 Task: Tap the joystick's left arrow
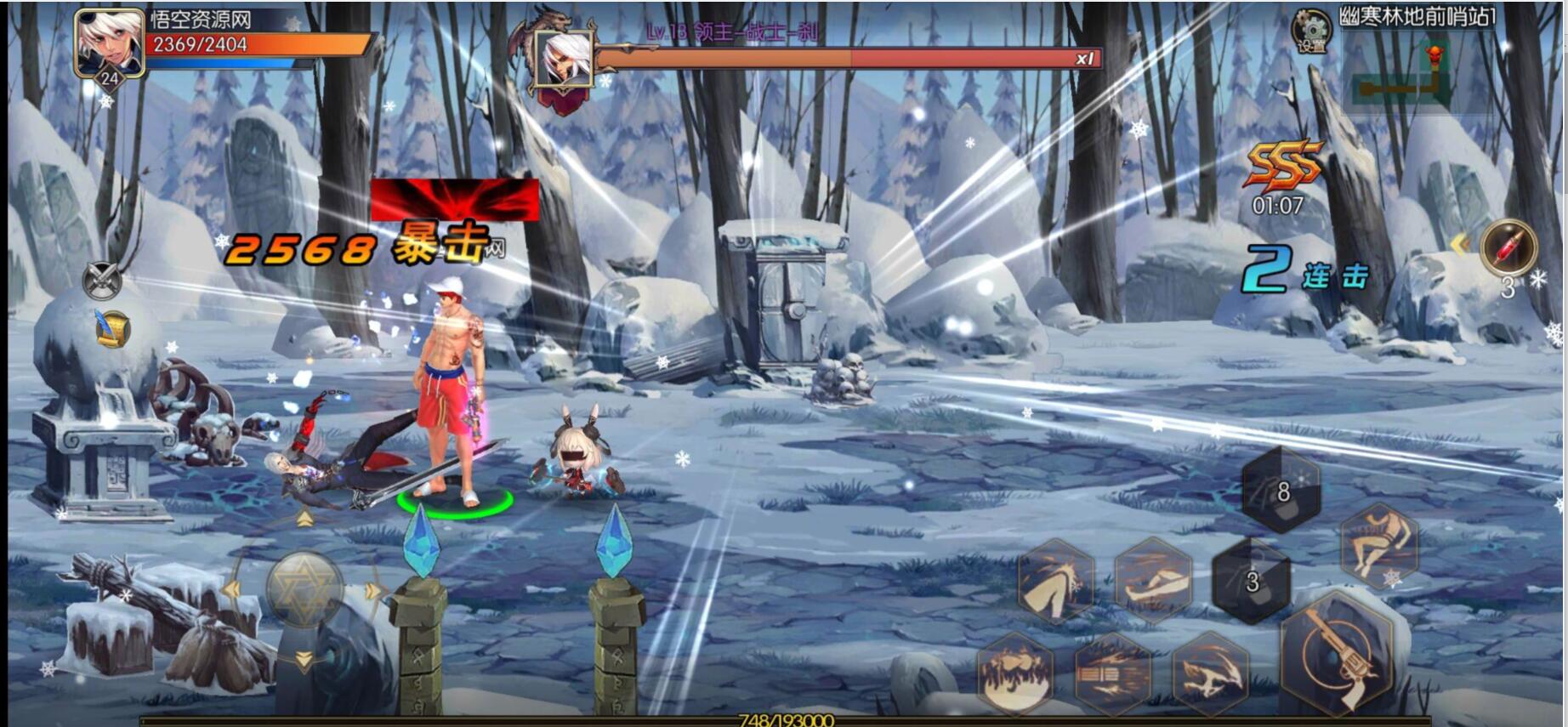(232, 589)
